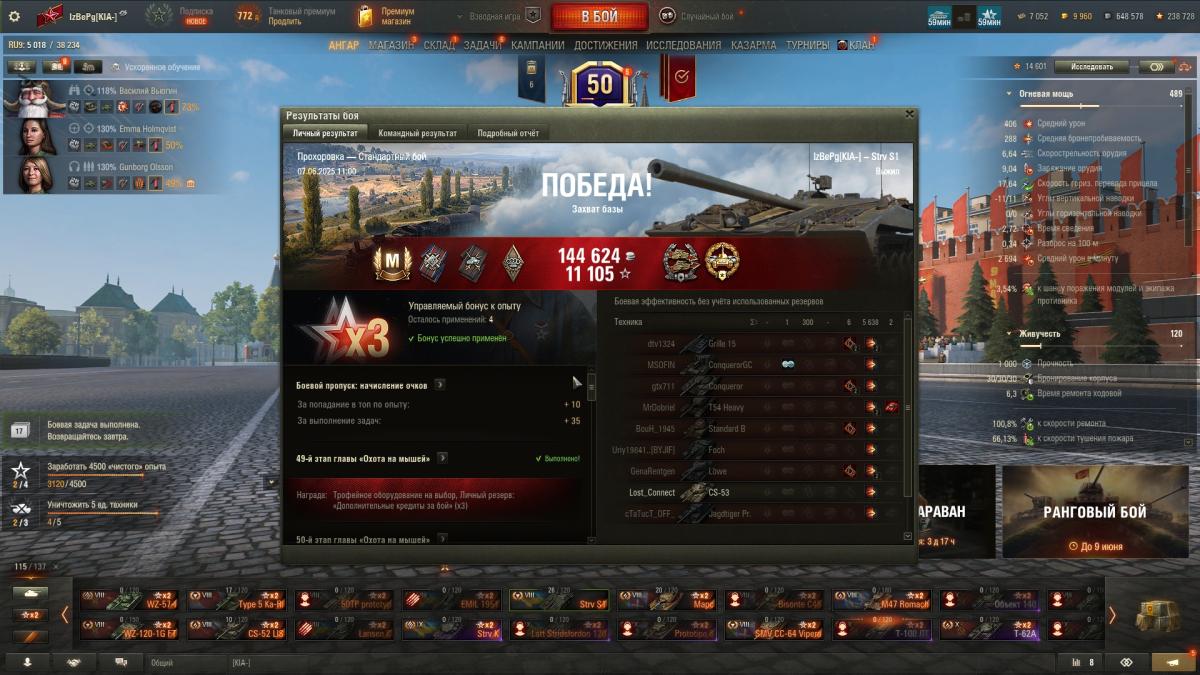
Task: Select the Личный результат tab
Action: [325, 133]
